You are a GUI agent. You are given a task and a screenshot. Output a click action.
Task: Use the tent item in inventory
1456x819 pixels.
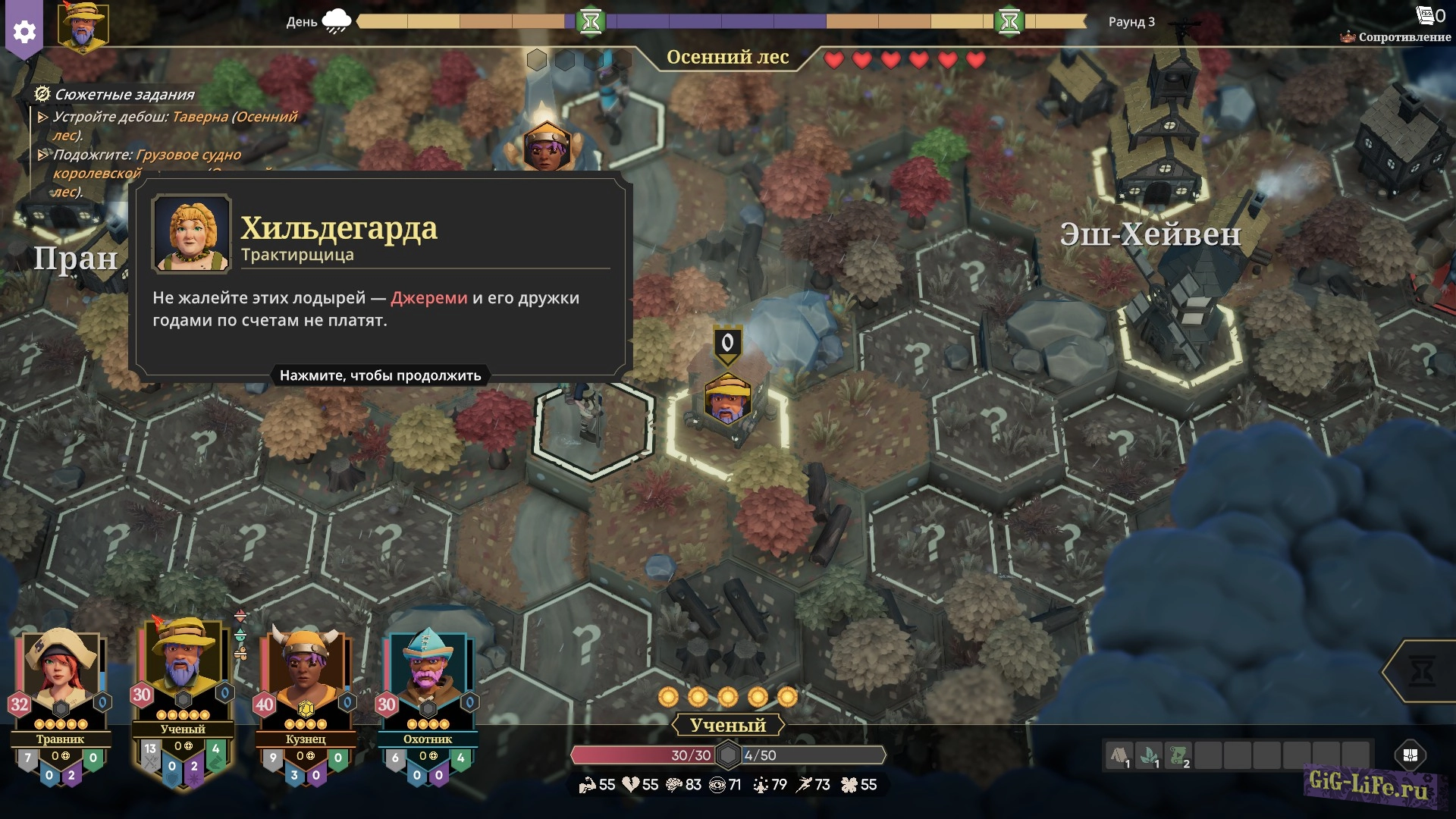[x=1119, y=755]
